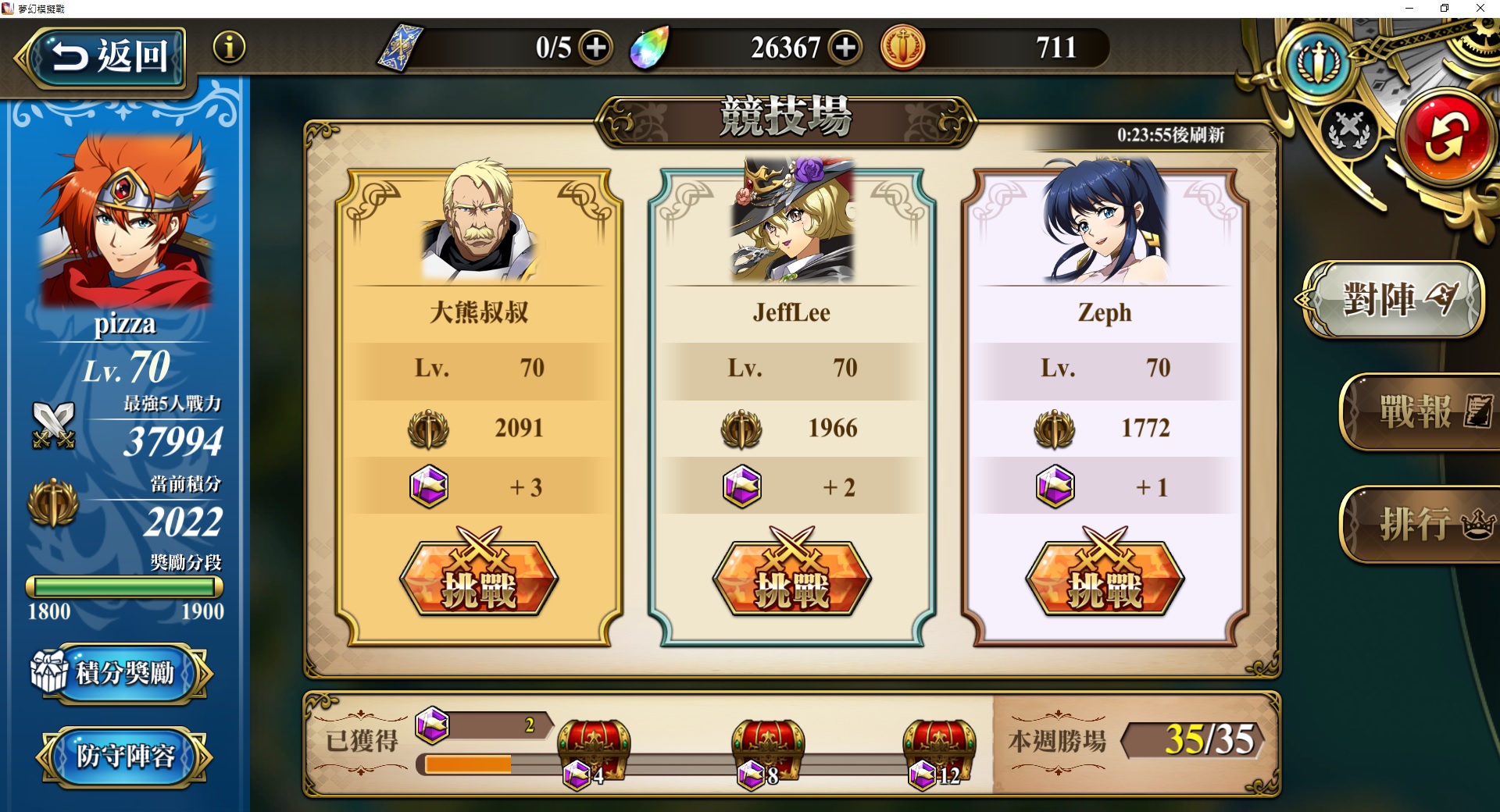The width and height of the screenshot is (1500, 812).
Task: View pizza's player portrait
Action: pos(125,223)
